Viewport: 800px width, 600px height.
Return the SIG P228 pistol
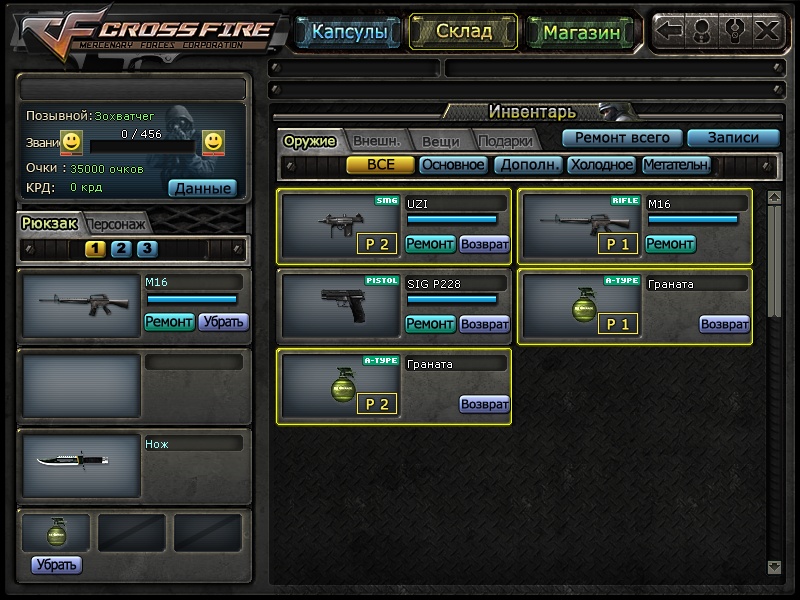coord(485,324)
